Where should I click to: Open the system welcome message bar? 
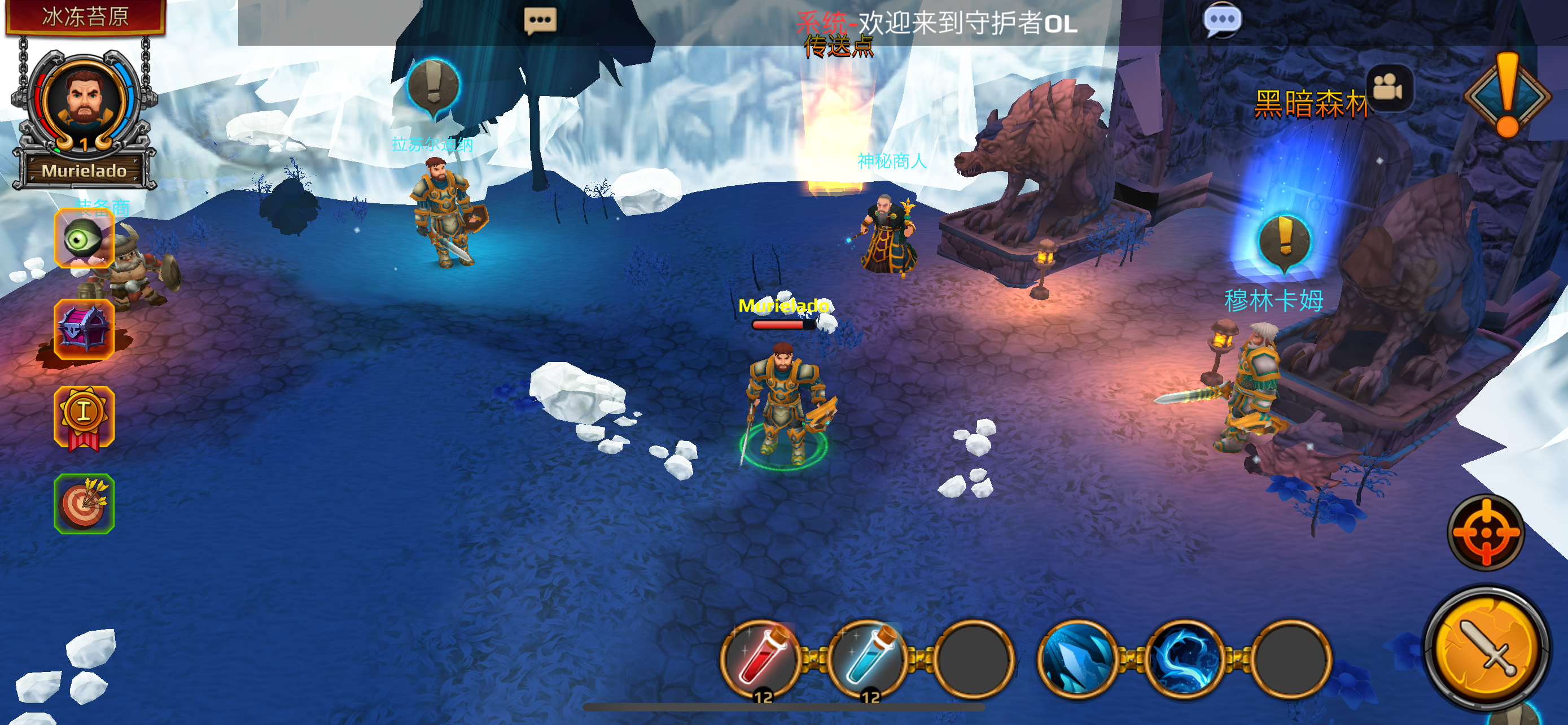pos(938,23)
